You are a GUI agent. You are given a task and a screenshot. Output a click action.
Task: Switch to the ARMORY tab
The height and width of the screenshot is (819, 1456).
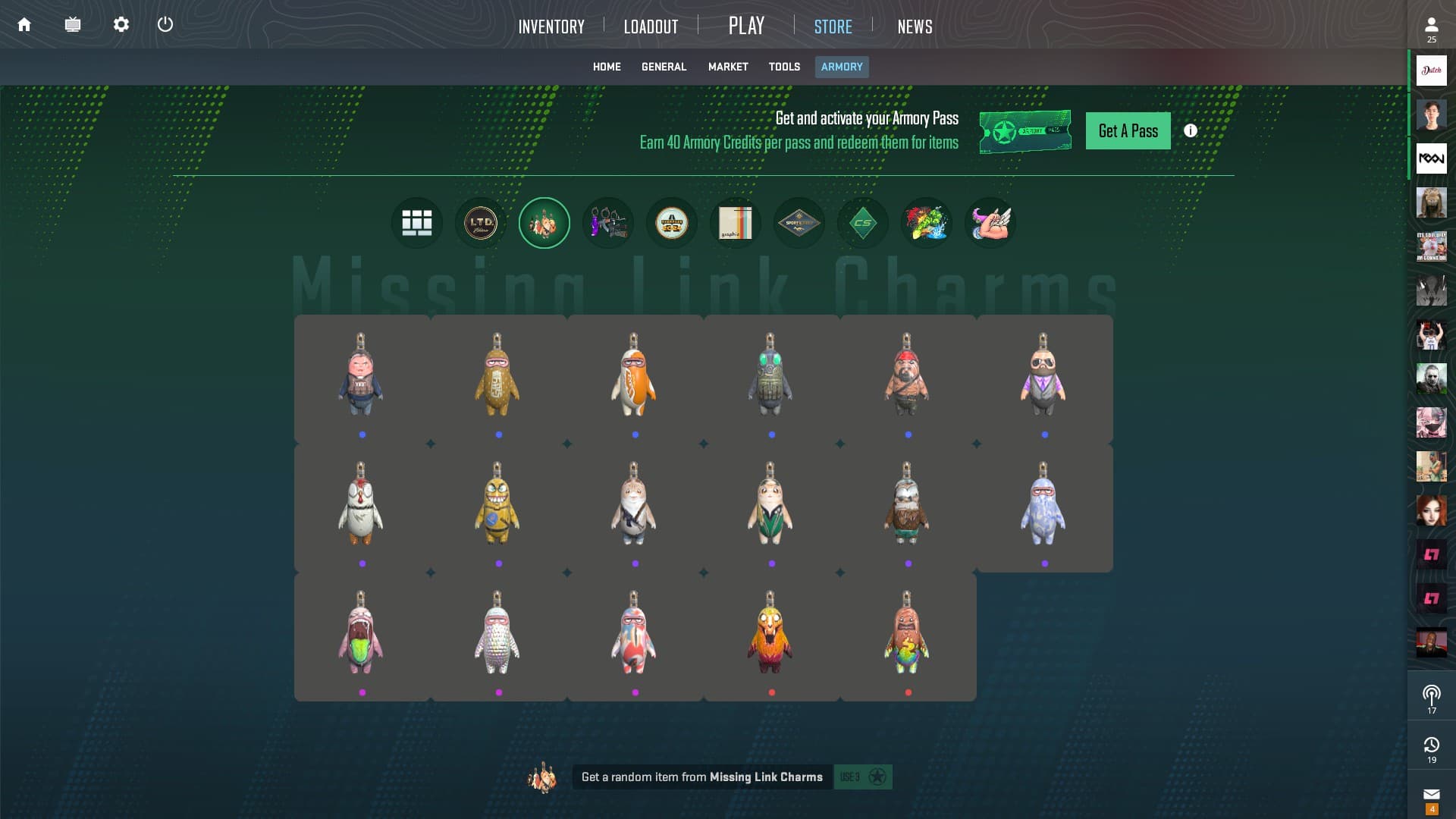pos(842,67)
